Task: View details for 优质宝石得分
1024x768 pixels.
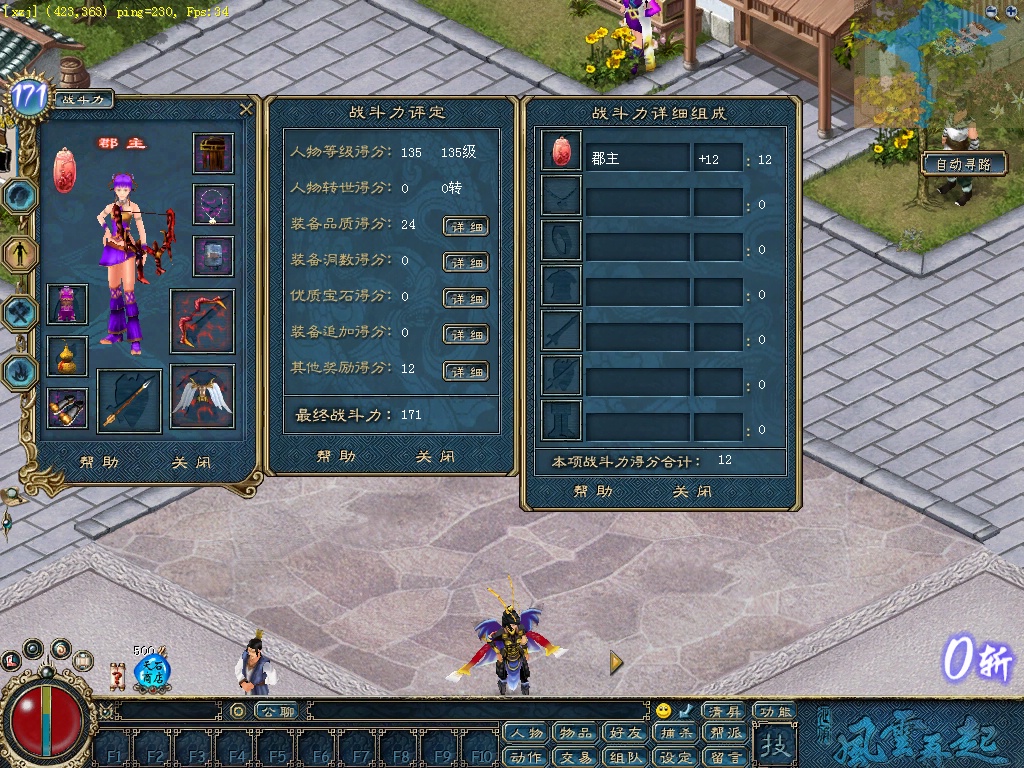Action: [465, 298]
